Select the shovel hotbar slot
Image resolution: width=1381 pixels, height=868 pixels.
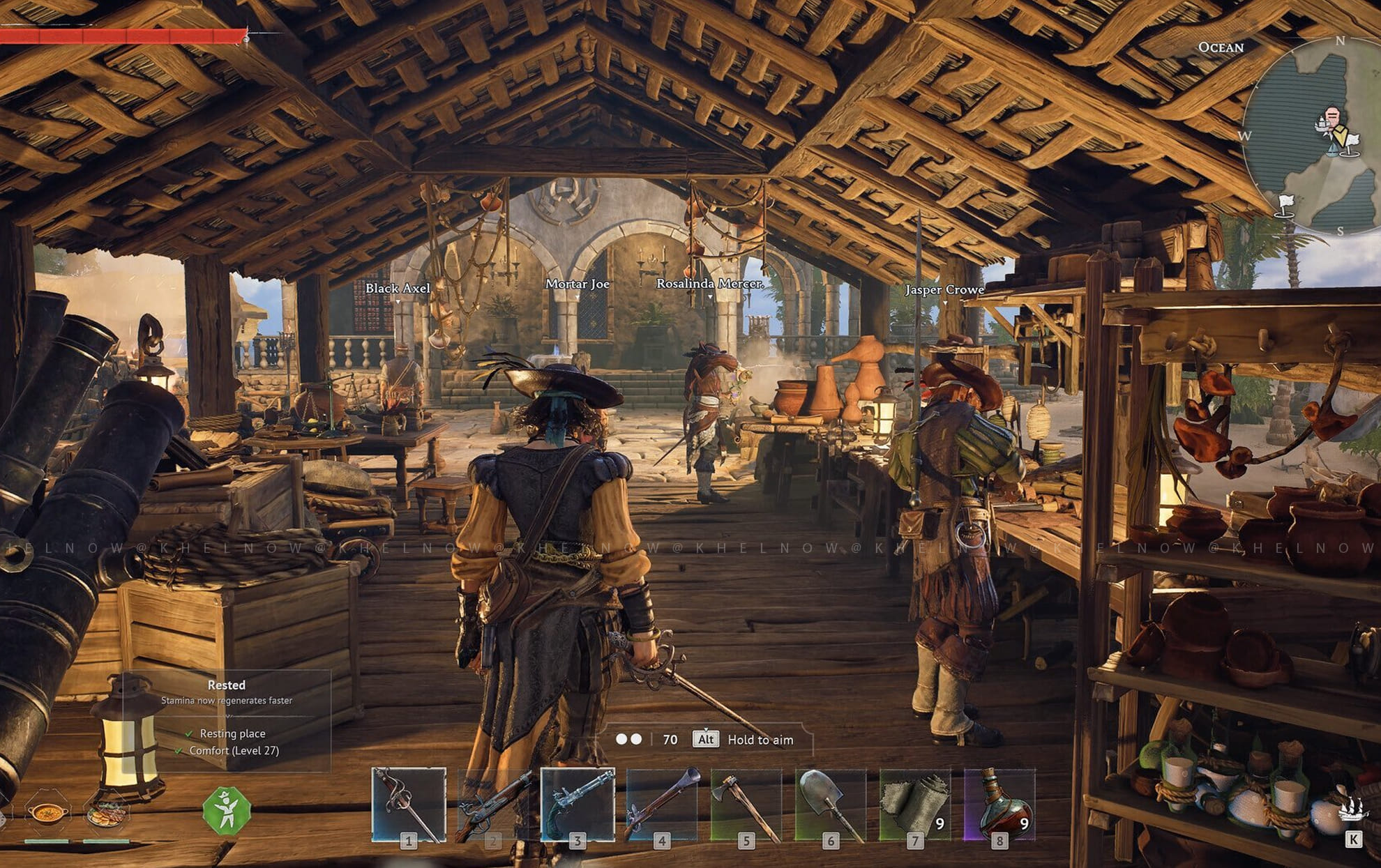tap(830, 805)
